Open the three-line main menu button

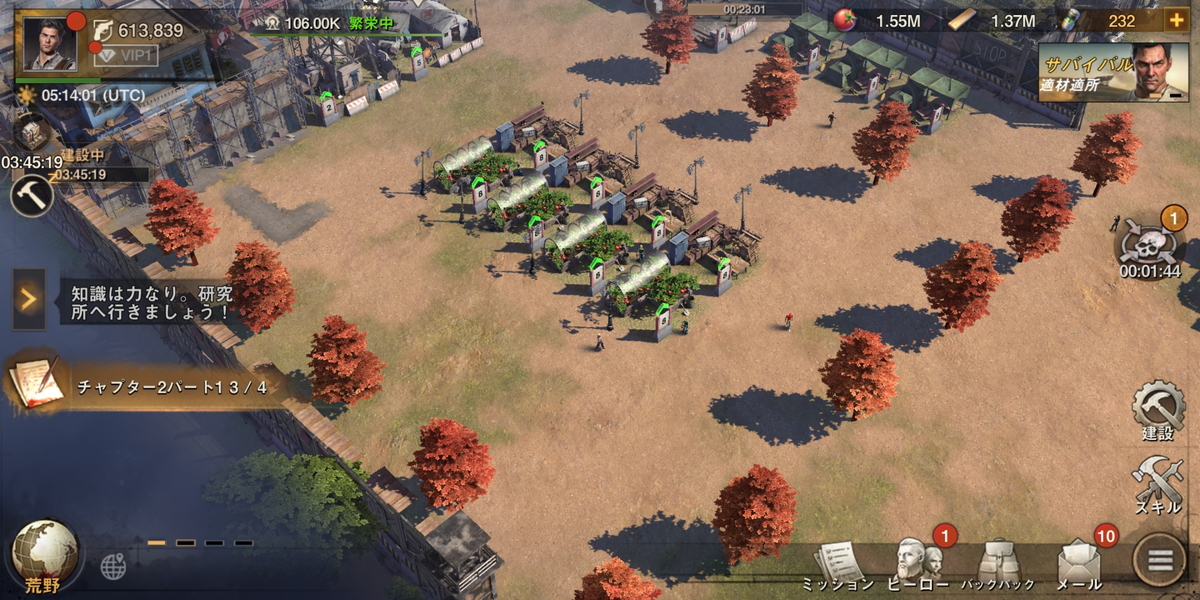tap(1160, 561)
